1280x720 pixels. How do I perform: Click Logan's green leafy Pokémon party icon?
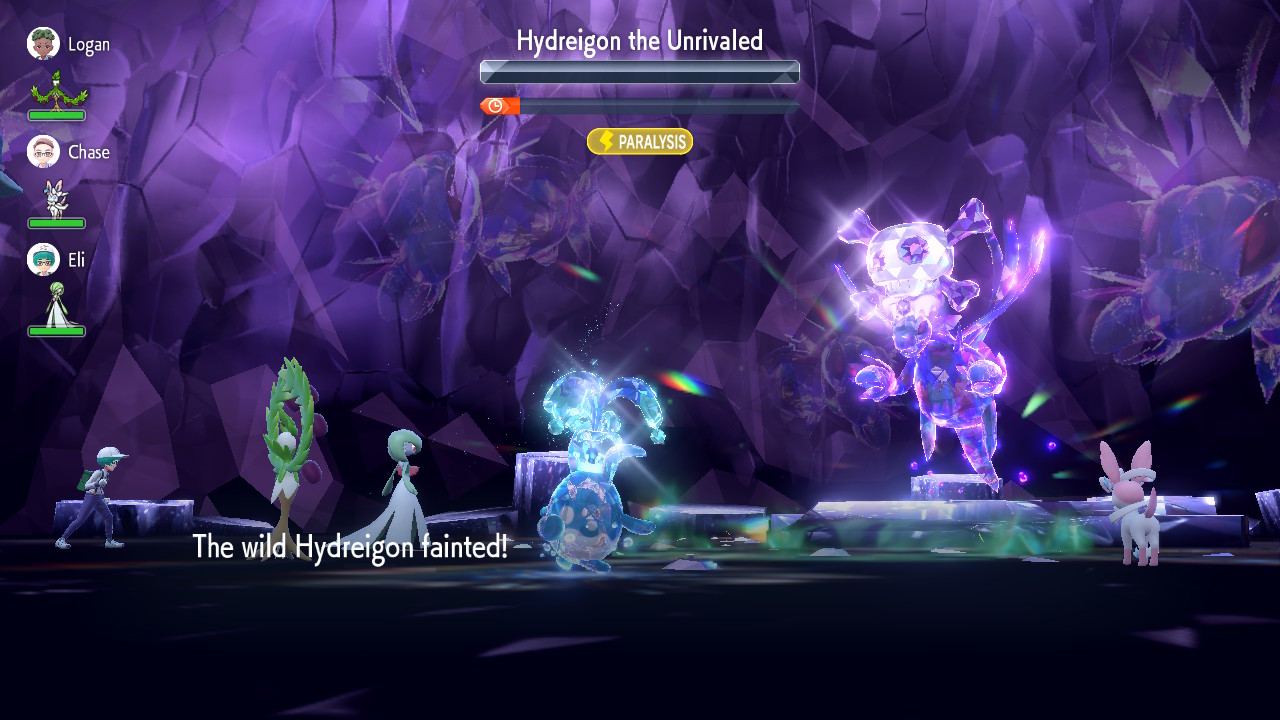(58, 90)
